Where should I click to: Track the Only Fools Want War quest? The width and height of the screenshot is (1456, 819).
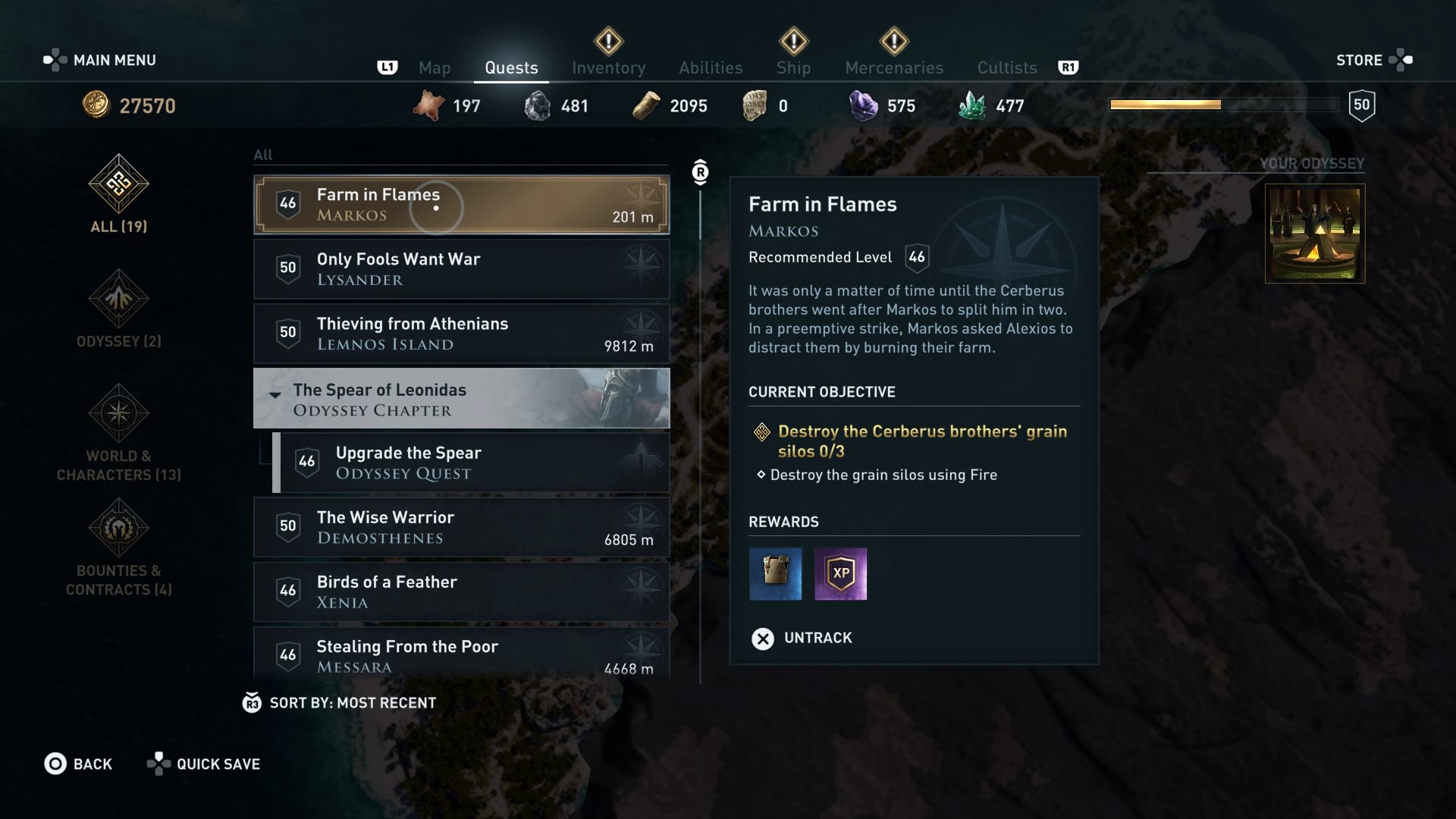pyautogui.click(x=461, y=269)
